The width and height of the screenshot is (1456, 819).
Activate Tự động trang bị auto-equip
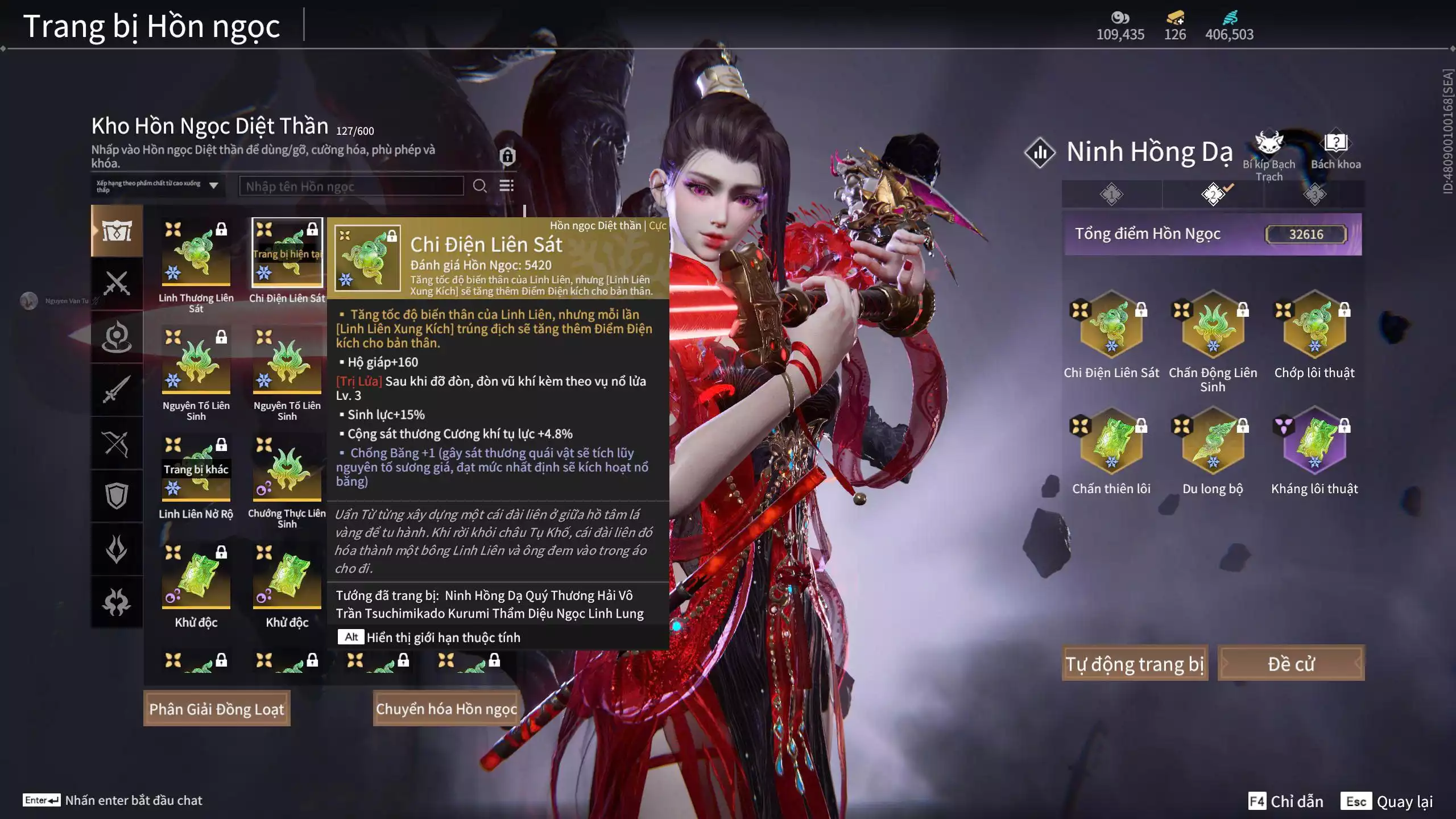click(x=1135, y=663)
